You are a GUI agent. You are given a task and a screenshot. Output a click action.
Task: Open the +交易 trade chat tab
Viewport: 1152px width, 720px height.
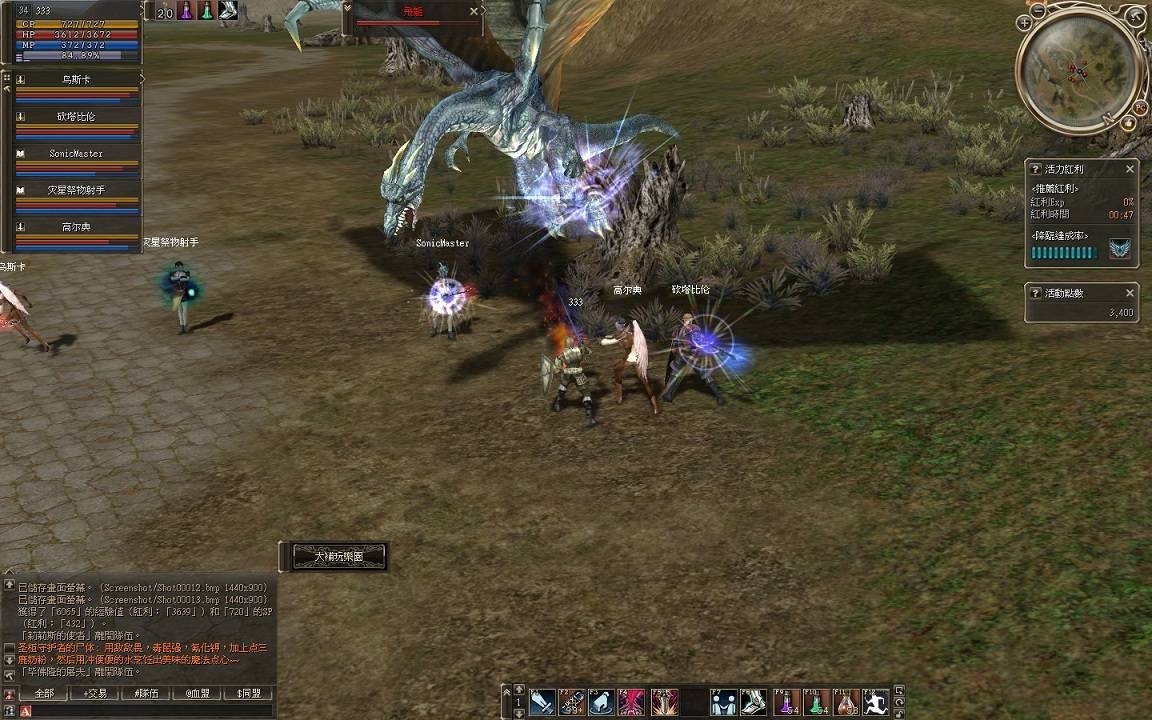tap(95, 693)
